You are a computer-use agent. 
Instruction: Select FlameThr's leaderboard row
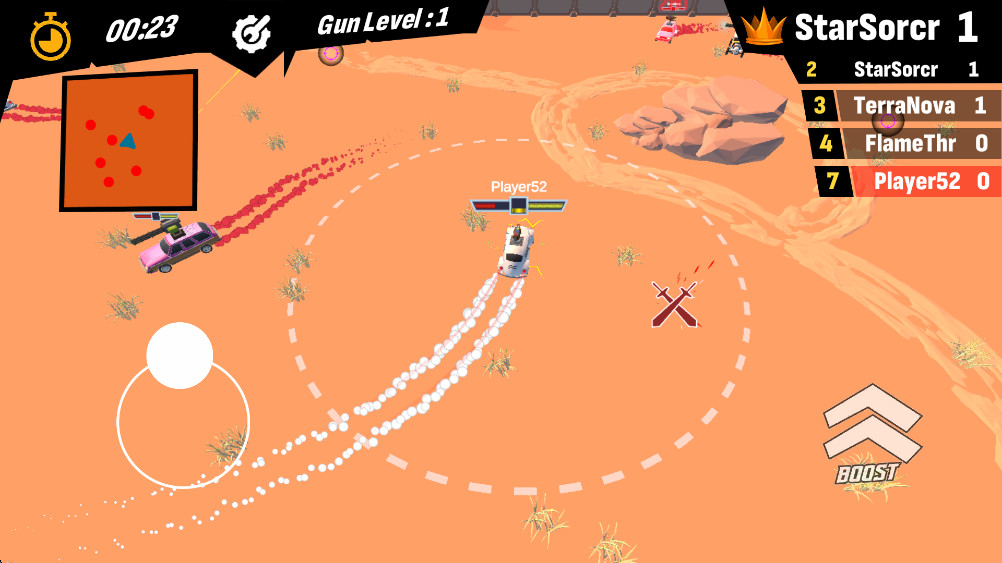[x=902, y=144]
